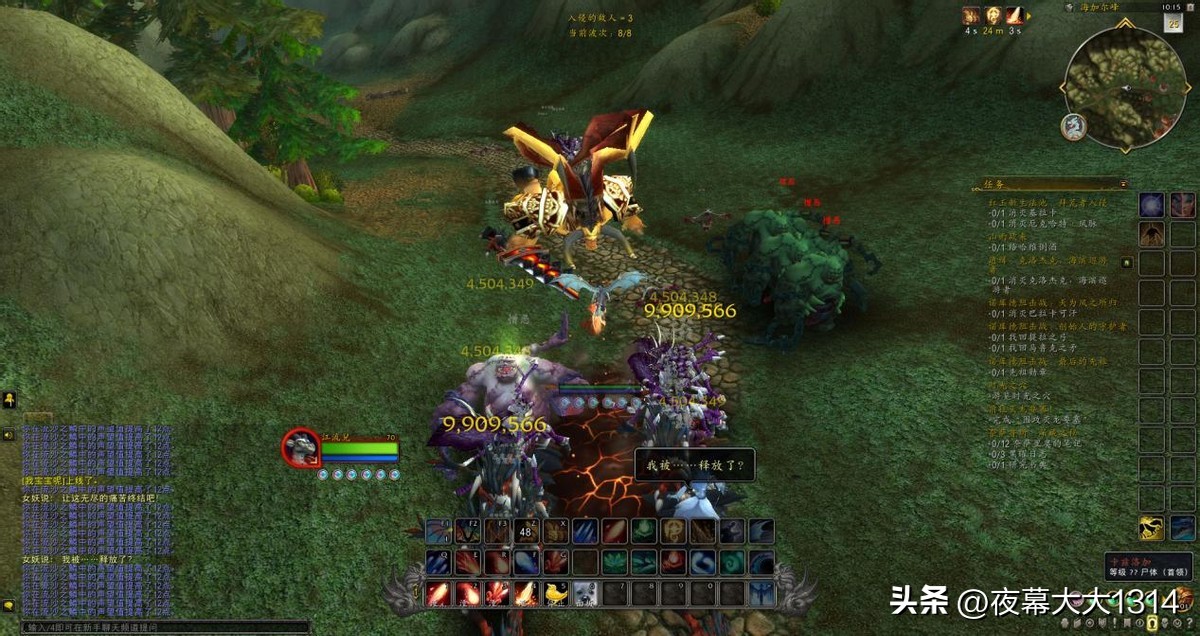Use the white seal pet action
Screen dimensions: 1200x636
(585, 594)
